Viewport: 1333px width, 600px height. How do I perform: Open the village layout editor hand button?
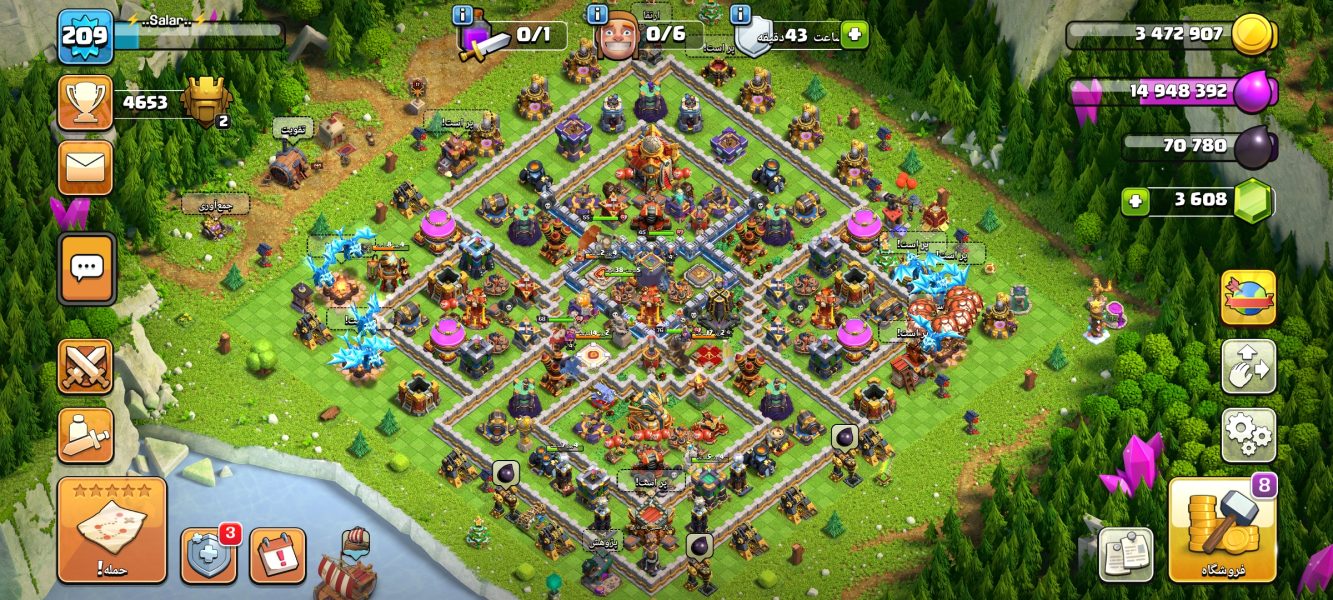pos(1248,366)
